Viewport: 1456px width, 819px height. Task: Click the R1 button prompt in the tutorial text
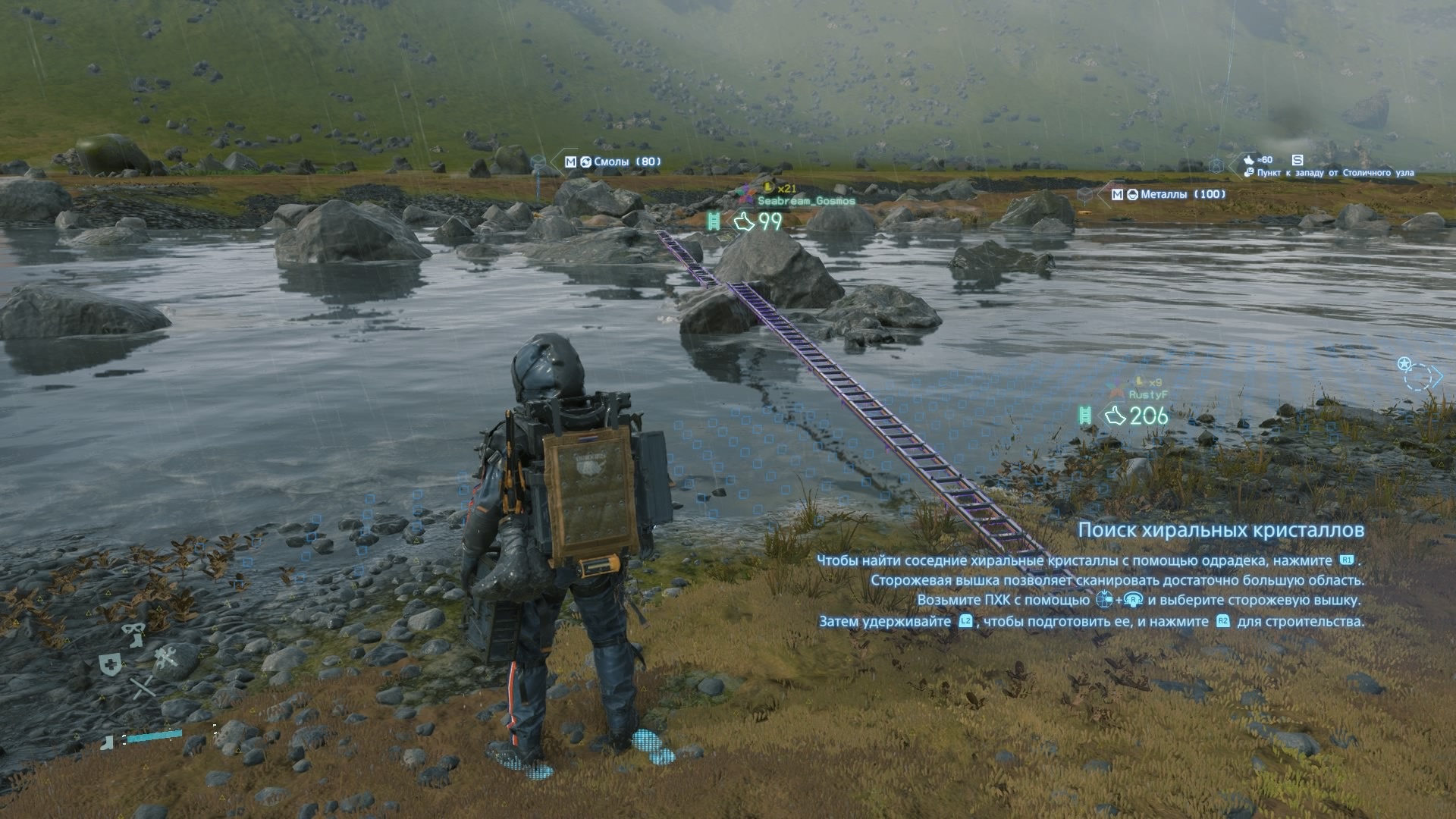point(1347,561)
